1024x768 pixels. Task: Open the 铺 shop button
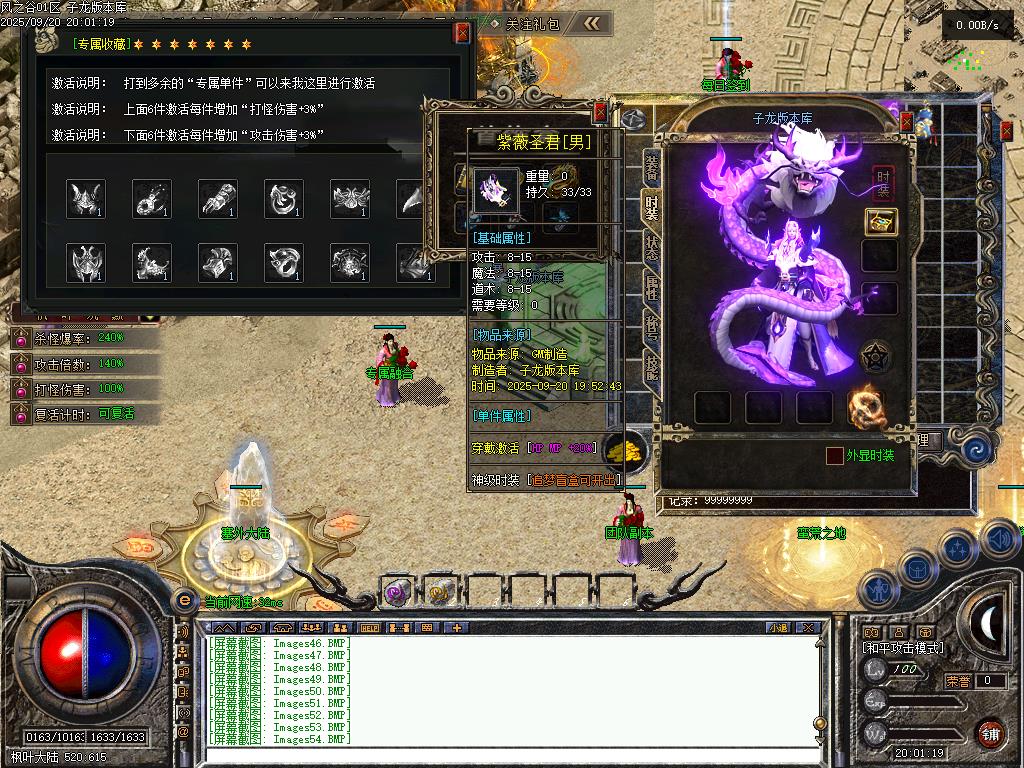point(990,733)
